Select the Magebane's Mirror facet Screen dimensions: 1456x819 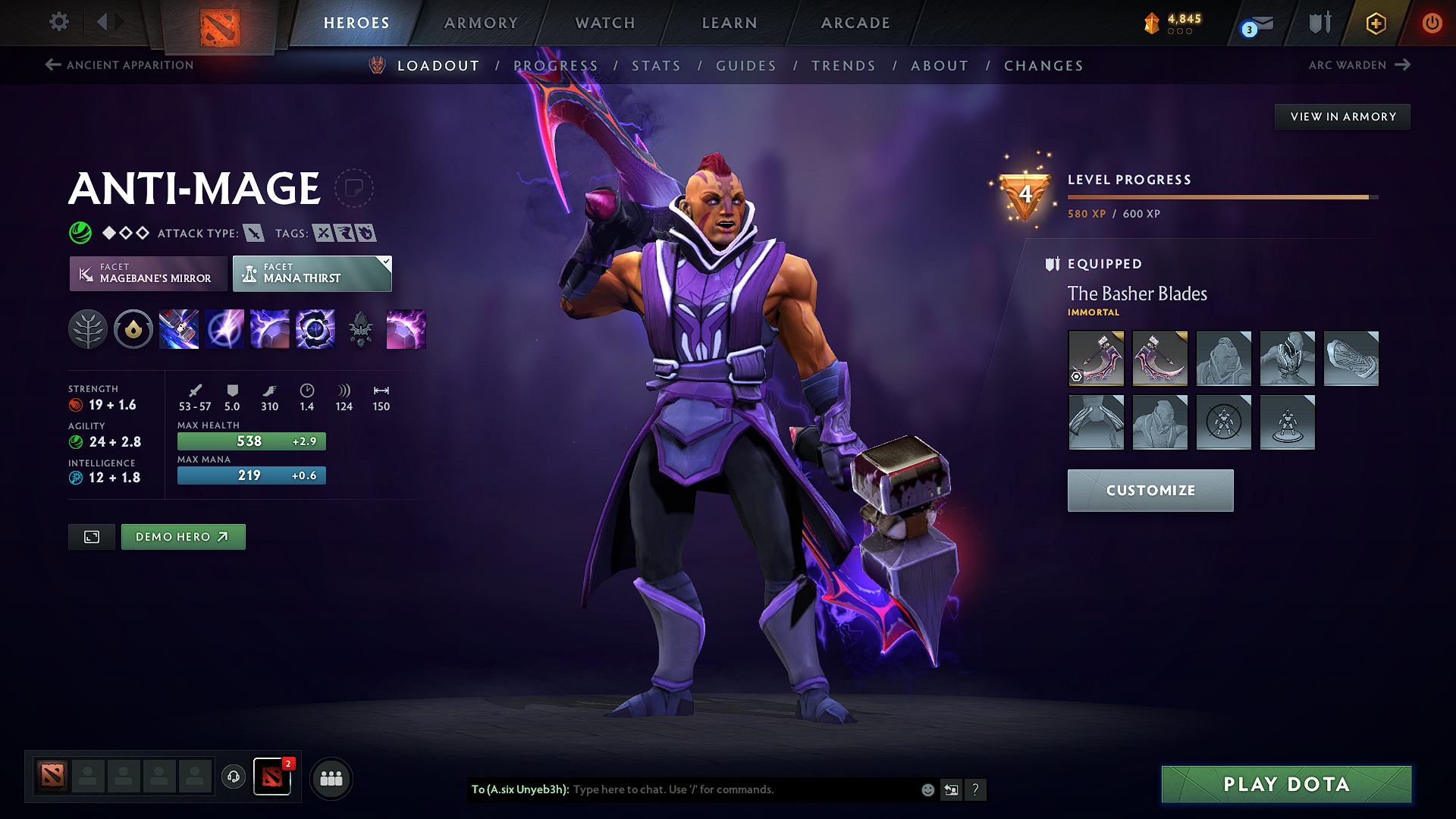click(148, 273)
